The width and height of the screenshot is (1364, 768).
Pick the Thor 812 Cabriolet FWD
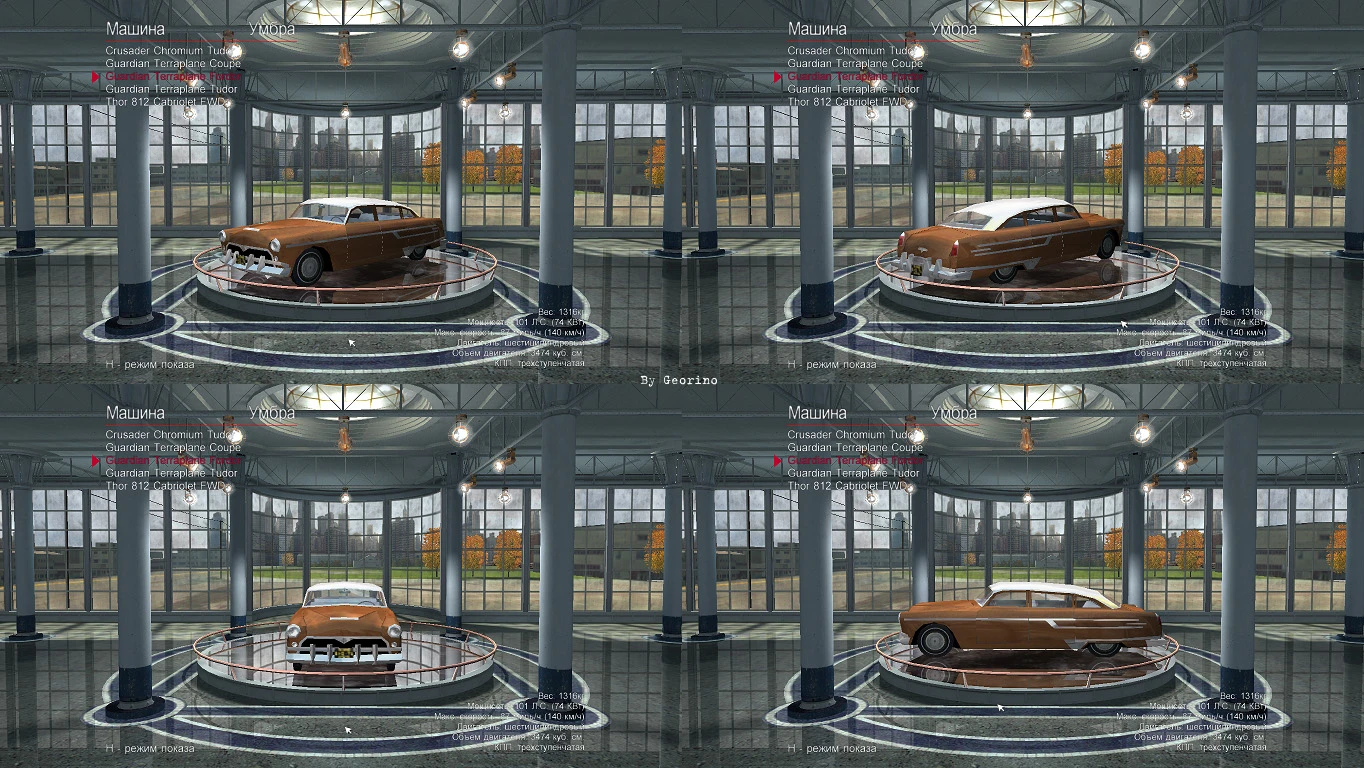168,100
